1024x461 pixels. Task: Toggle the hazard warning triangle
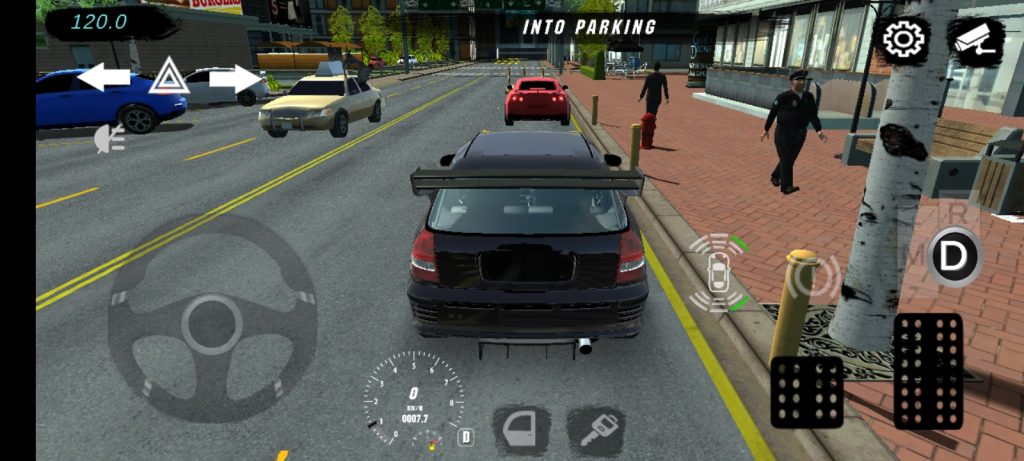point(169,77)
